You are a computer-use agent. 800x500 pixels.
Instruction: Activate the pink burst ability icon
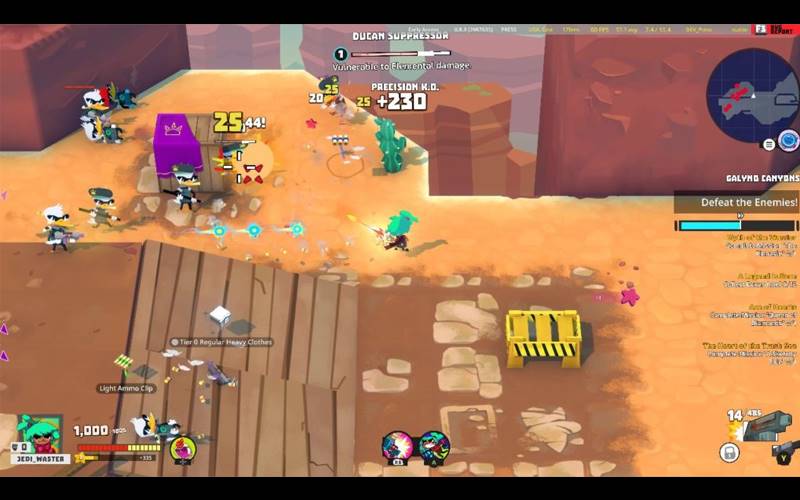point(397,446)
